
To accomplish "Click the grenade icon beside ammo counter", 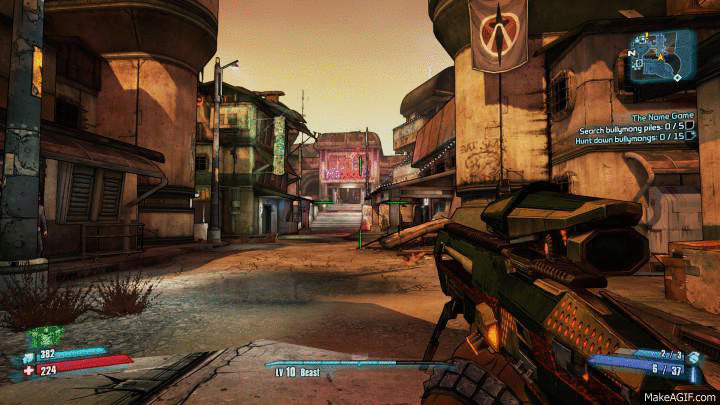I will coord(692,354).
